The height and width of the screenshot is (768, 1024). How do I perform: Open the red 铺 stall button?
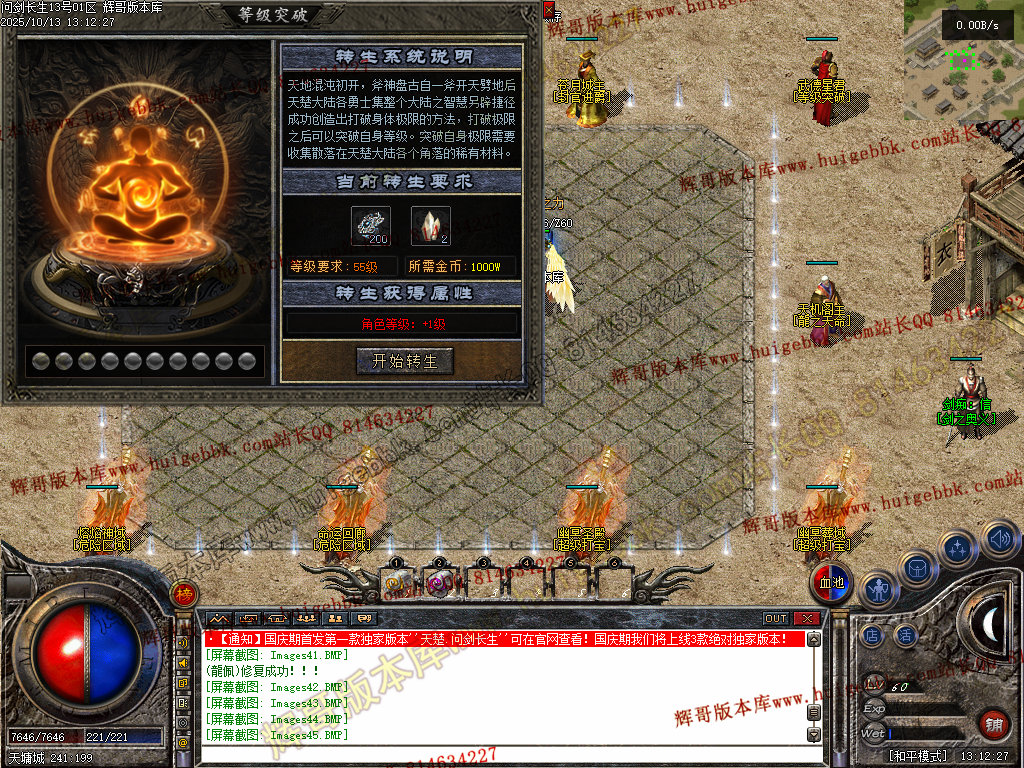[993, 725]
